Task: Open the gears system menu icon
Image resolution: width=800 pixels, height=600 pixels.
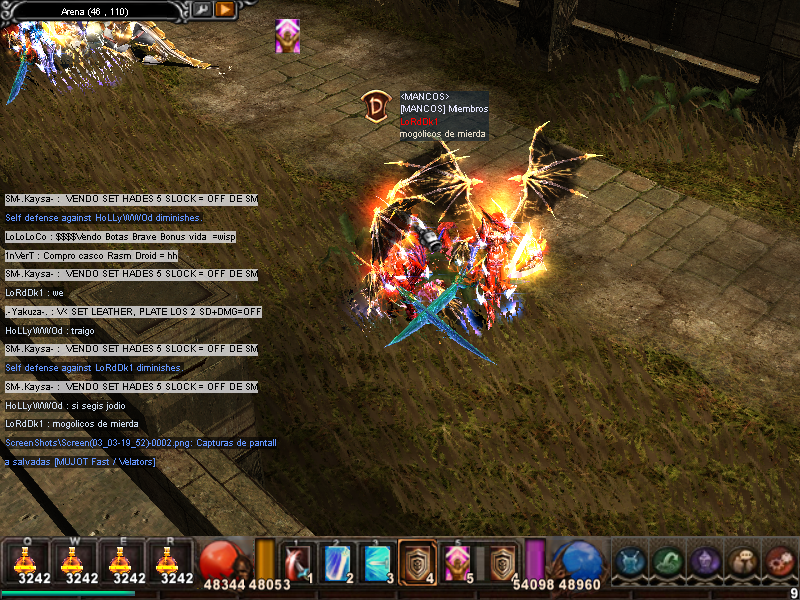Action: [x=779, y=562]
